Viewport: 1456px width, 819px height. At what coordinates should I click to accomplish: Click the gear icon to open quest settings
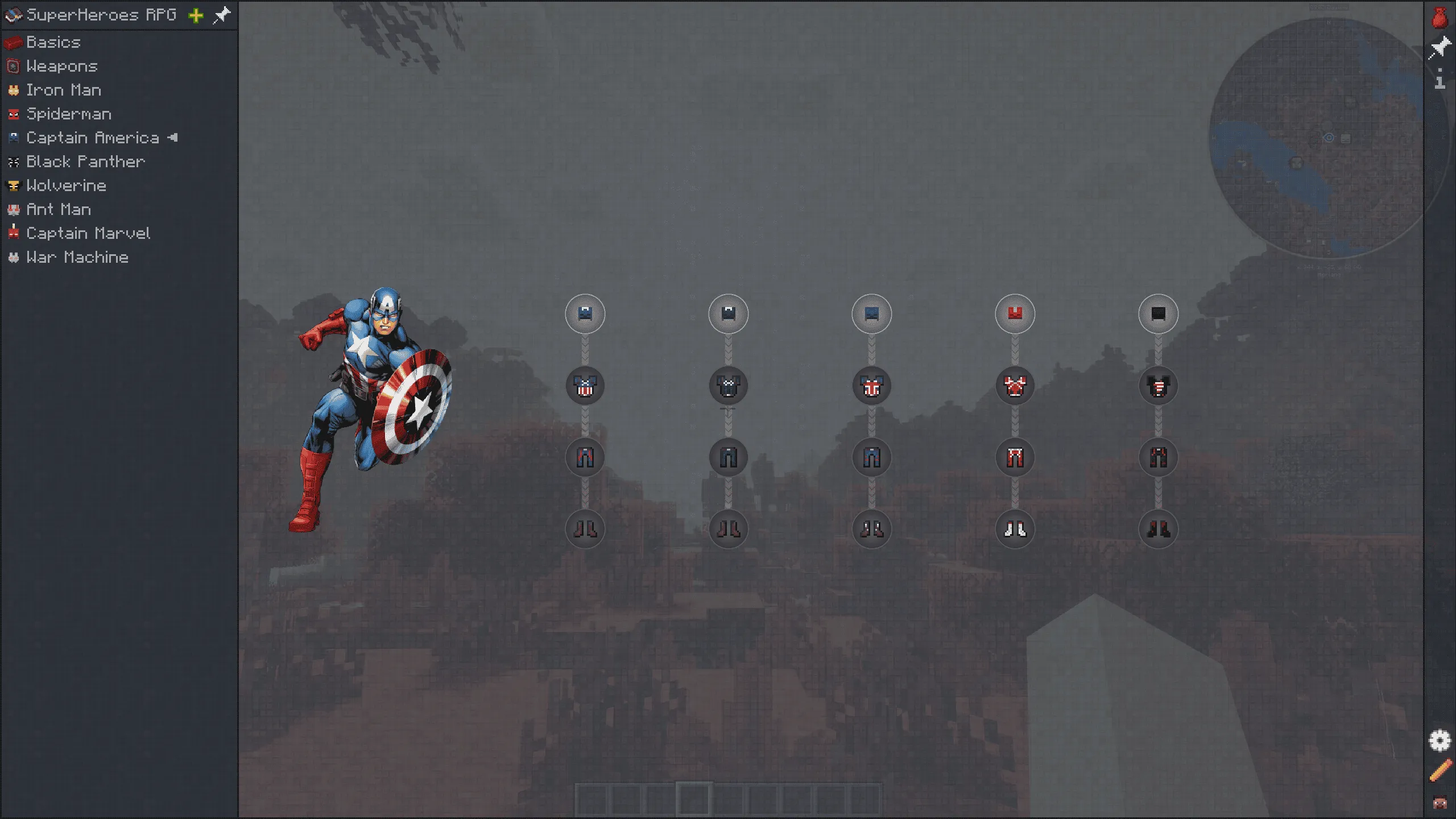click(x=1441, y=741)
